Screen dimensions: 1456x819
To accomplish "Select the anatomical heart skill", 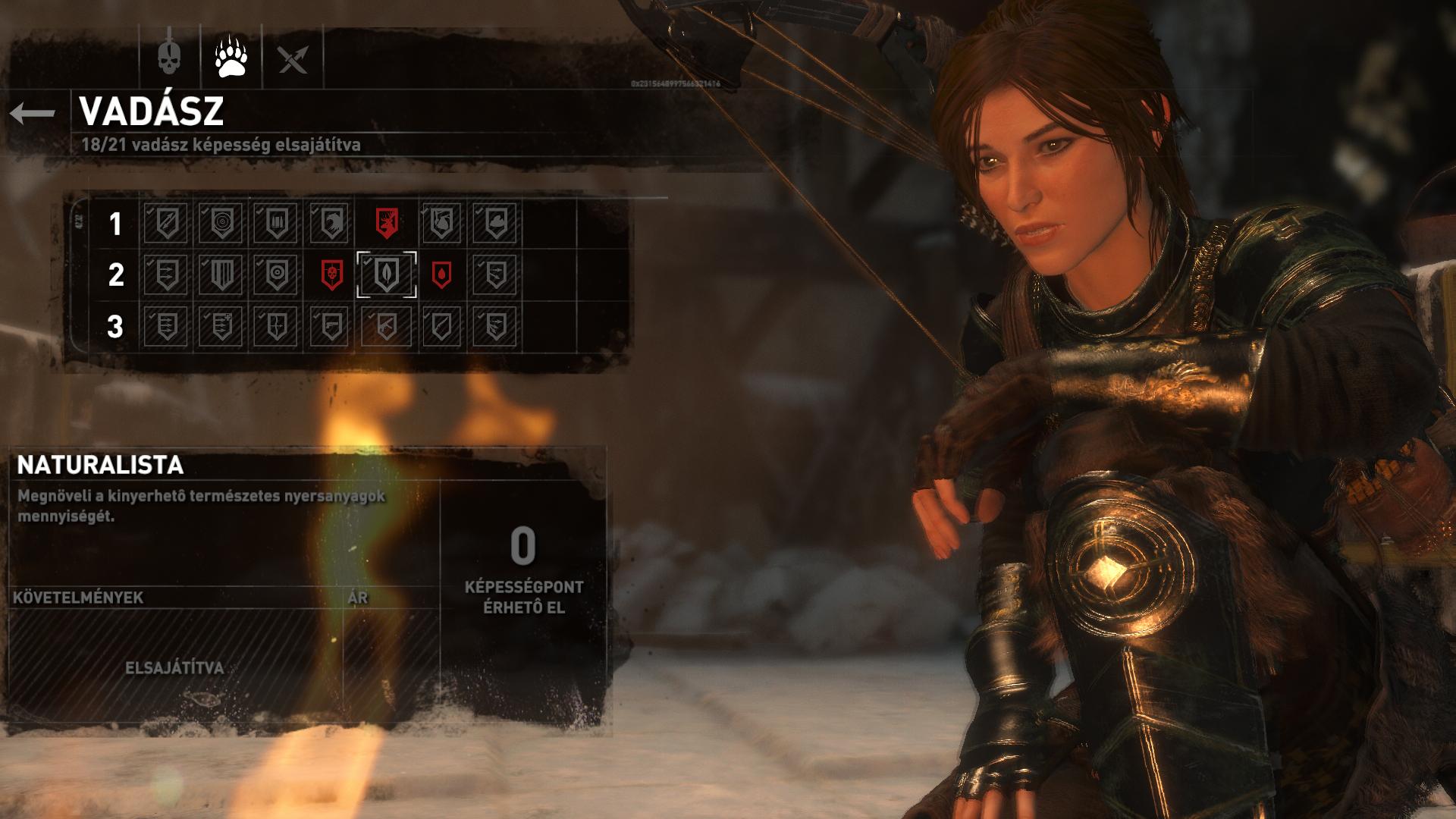I will tap(441, 223).
